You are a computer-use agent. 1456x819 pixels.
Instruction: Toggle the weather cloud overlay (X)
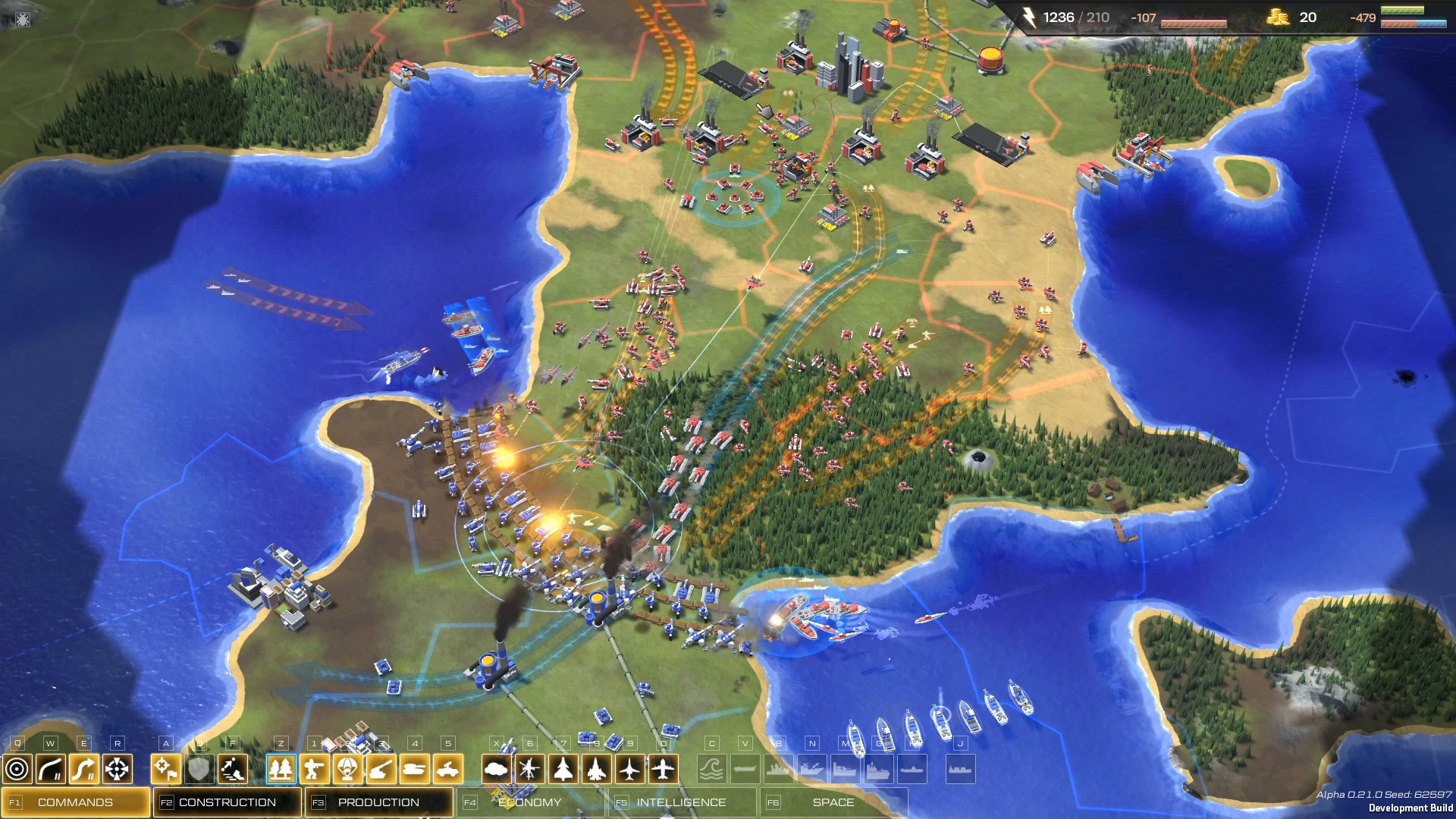tap(495, 769)
